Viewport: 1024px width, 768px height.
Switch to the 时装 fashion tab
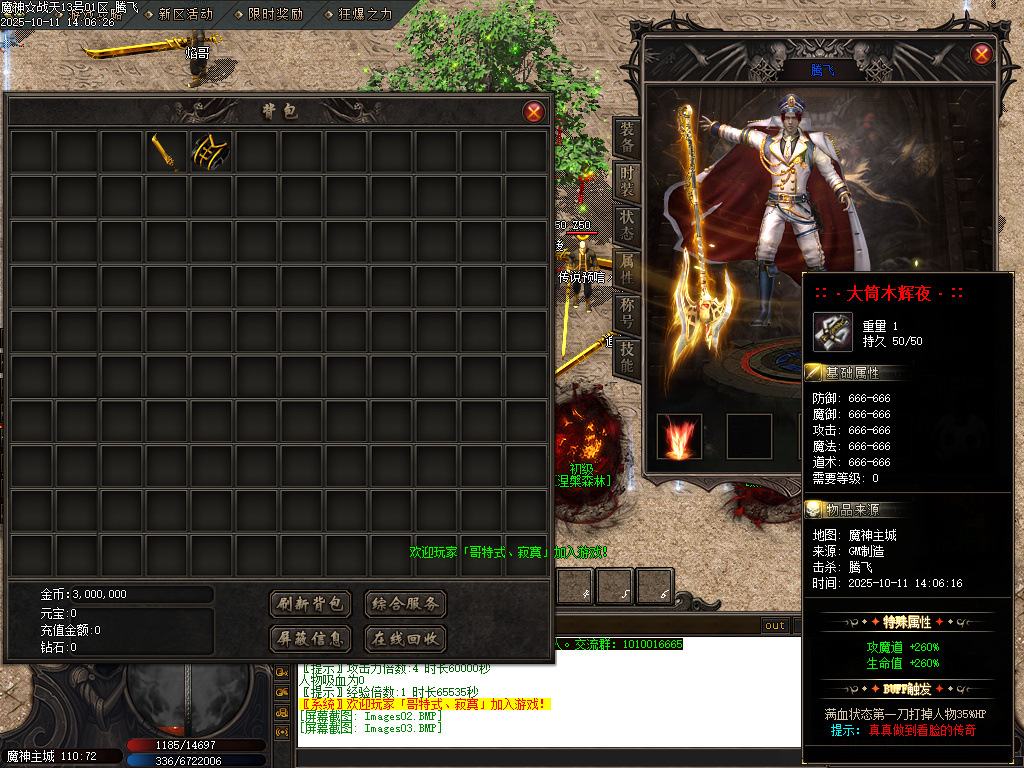coord(626,180)
